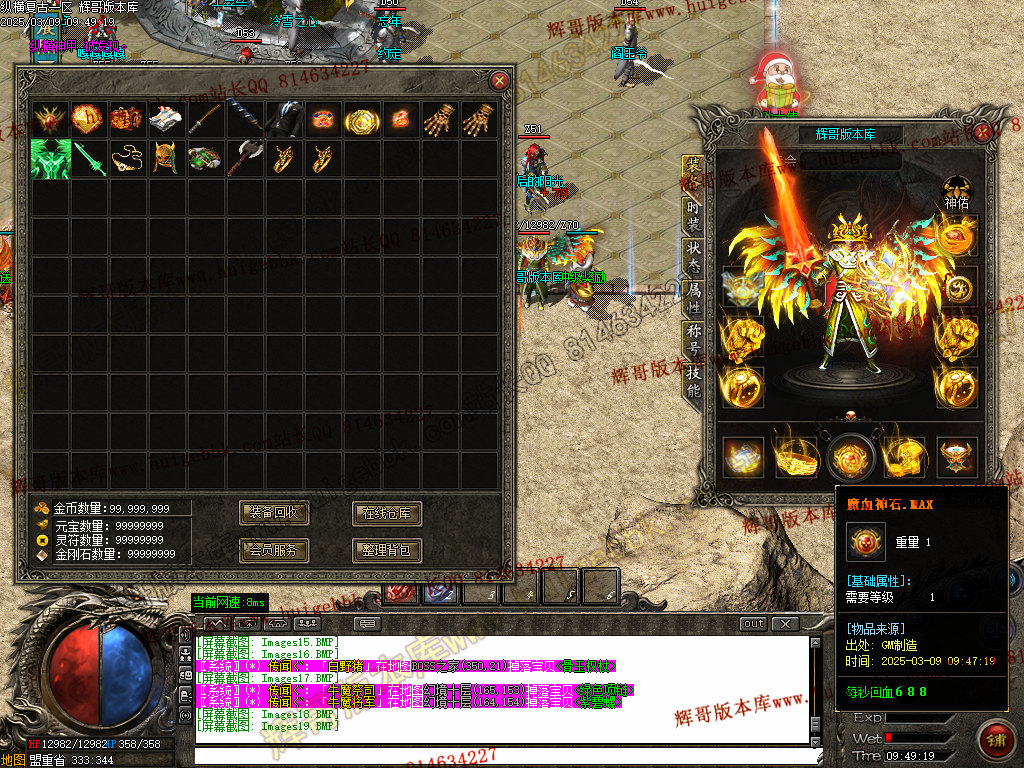Open the 技能 skills tab
1024x768 pixels.
pyautogui.click(x=693, y=380)
